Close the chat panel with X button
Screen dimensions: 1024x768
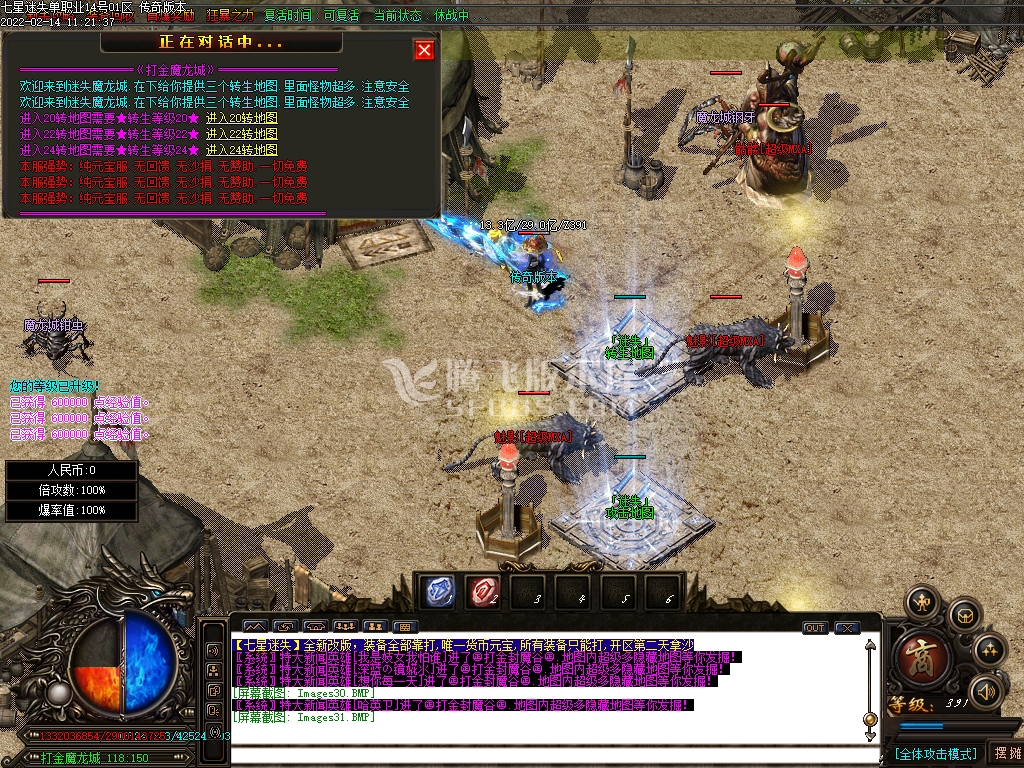(x=847, y=628)
